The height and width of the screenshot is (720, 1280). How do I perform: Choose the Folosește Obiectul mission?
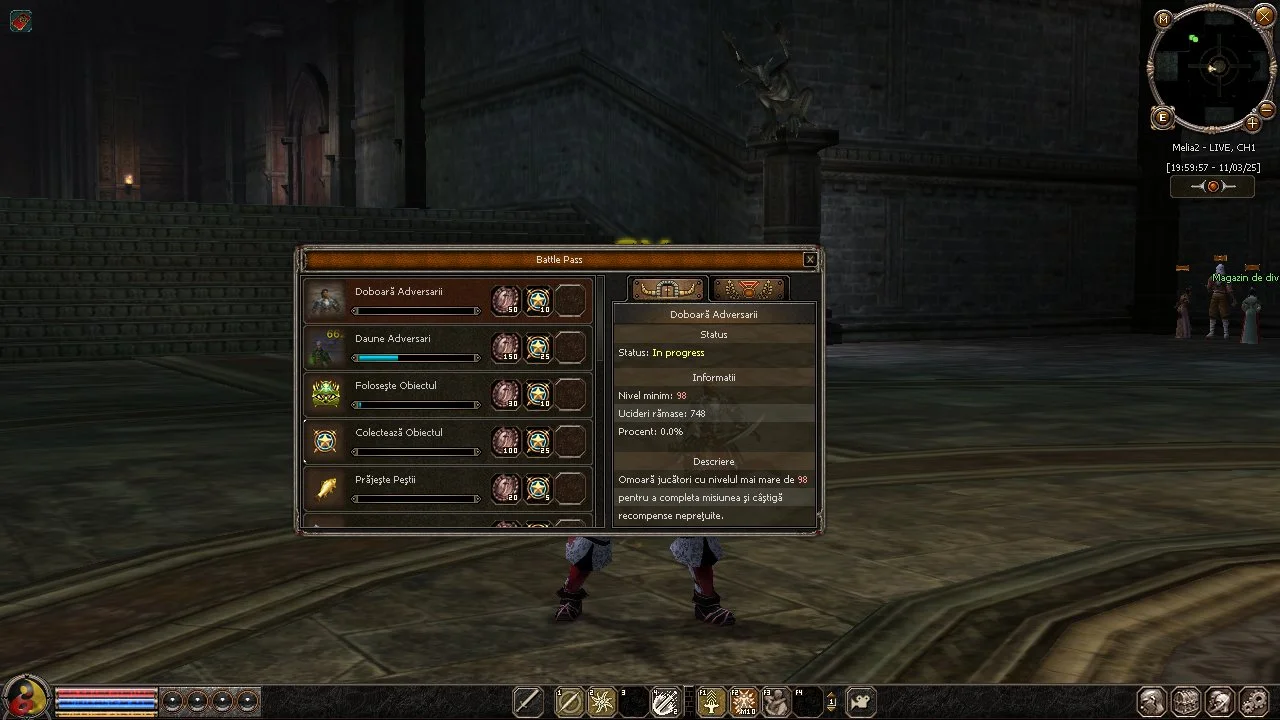coord(416,394)
